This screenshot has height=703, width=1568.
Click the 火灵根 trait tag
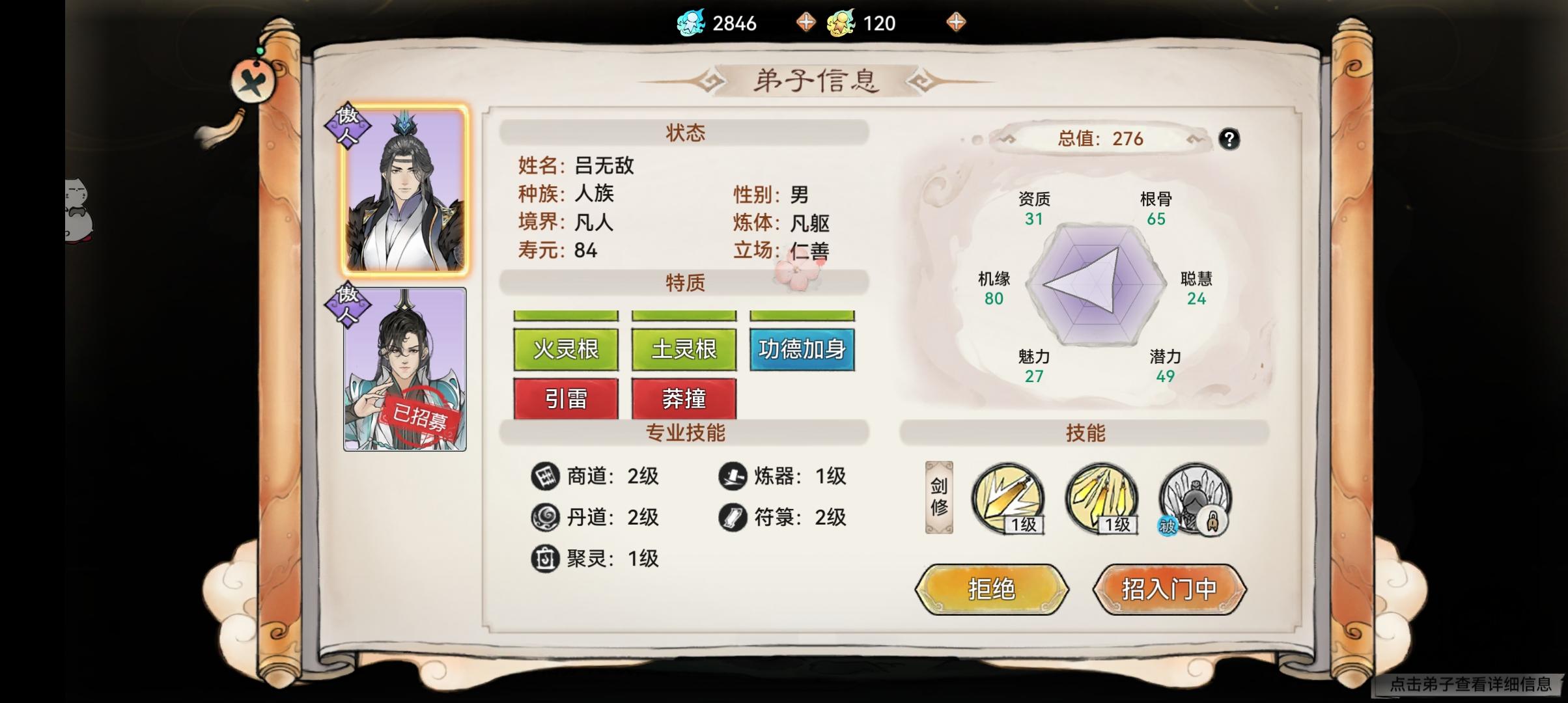click(565, 348)
